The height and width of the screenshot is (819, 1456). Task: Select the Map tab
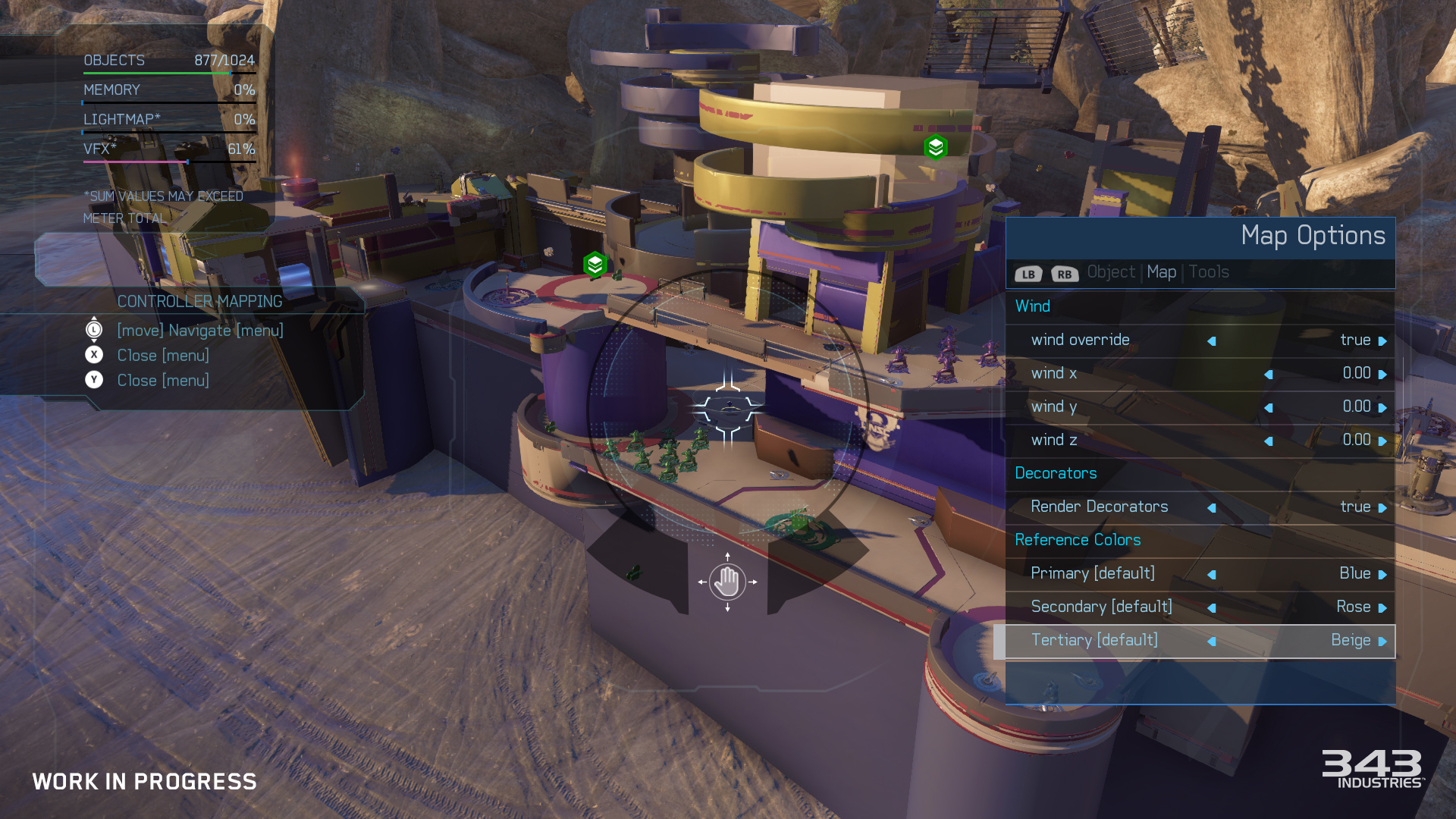(x=1161, y=272)
